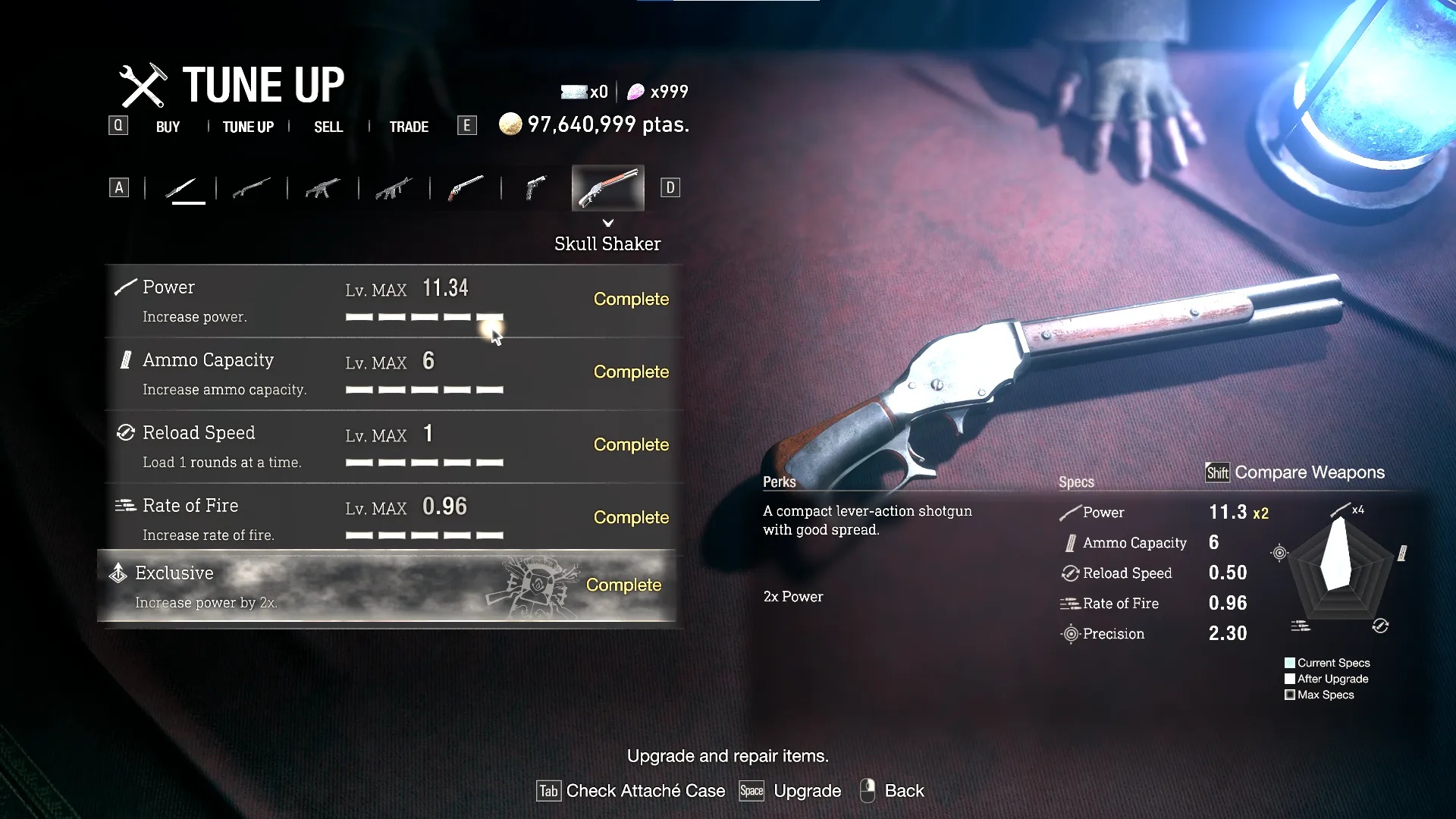Go to the TRADE tab
The height and width of the screenshot is (819, 1456).
click(409, 127)
